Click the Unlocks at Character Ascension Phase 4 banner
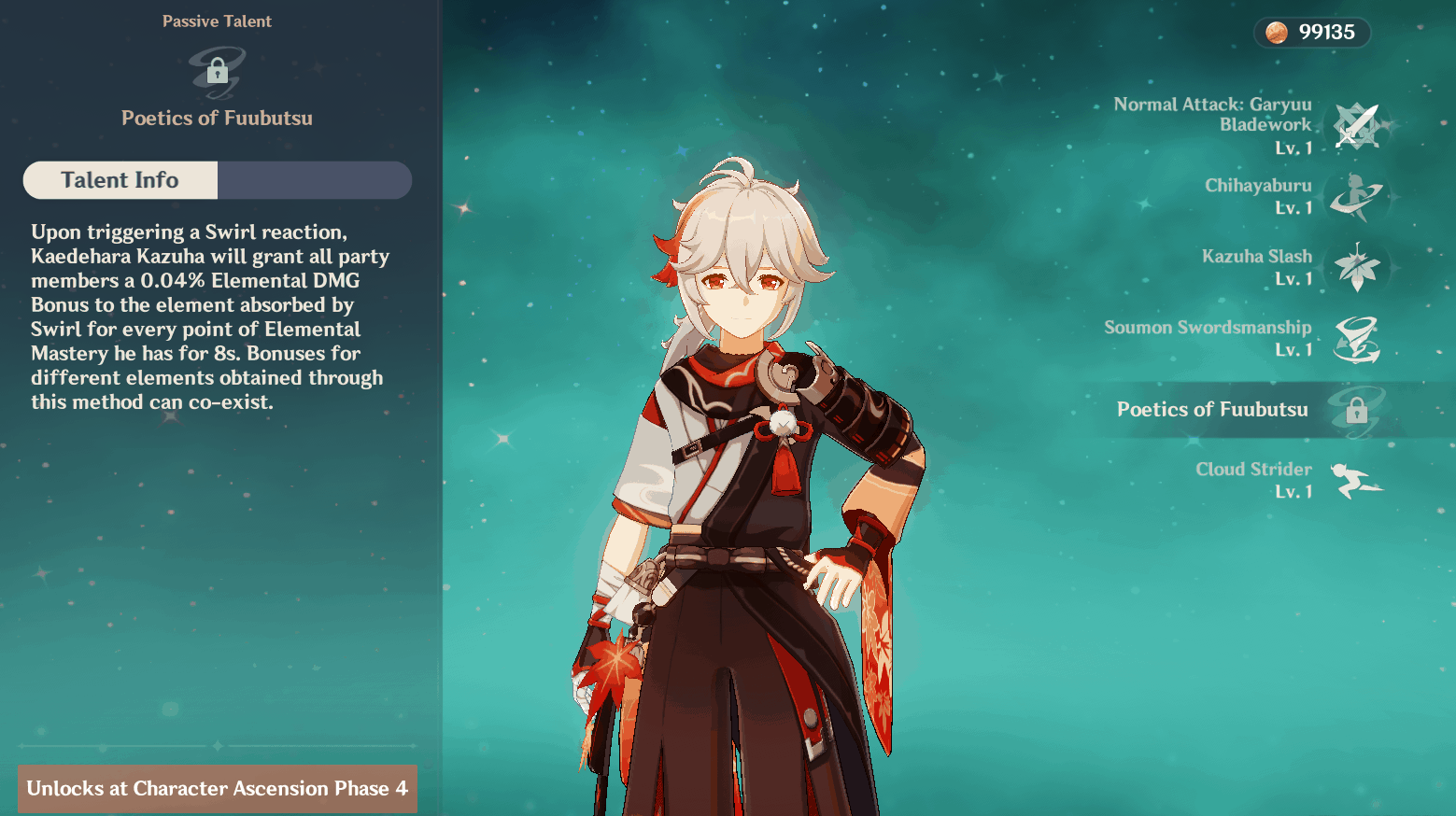This screenshot has height=816, width=1456. (218, 789)
